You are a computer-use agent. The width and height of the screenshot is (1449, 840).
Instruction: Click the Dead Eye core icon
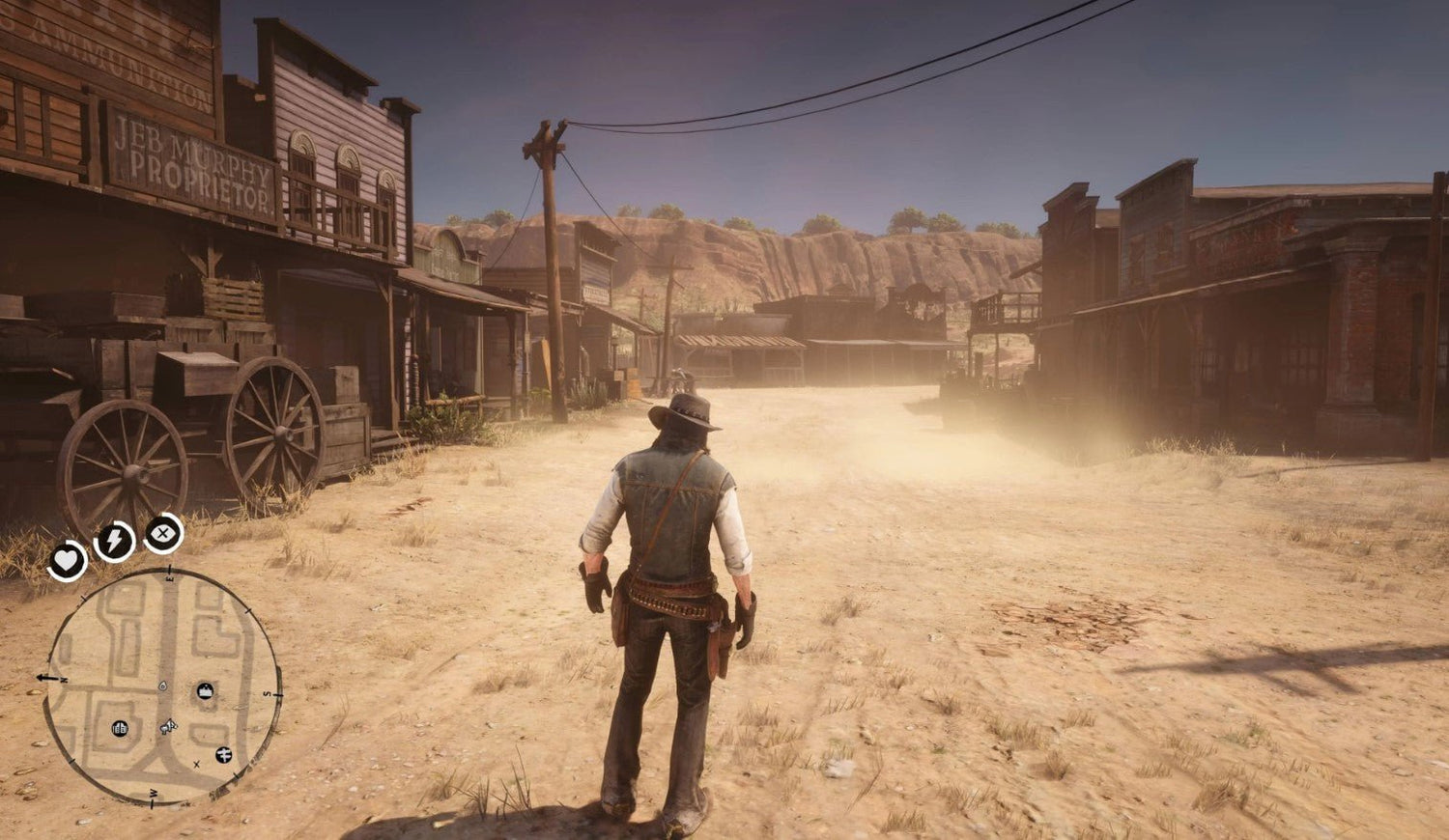pos(160,534)
